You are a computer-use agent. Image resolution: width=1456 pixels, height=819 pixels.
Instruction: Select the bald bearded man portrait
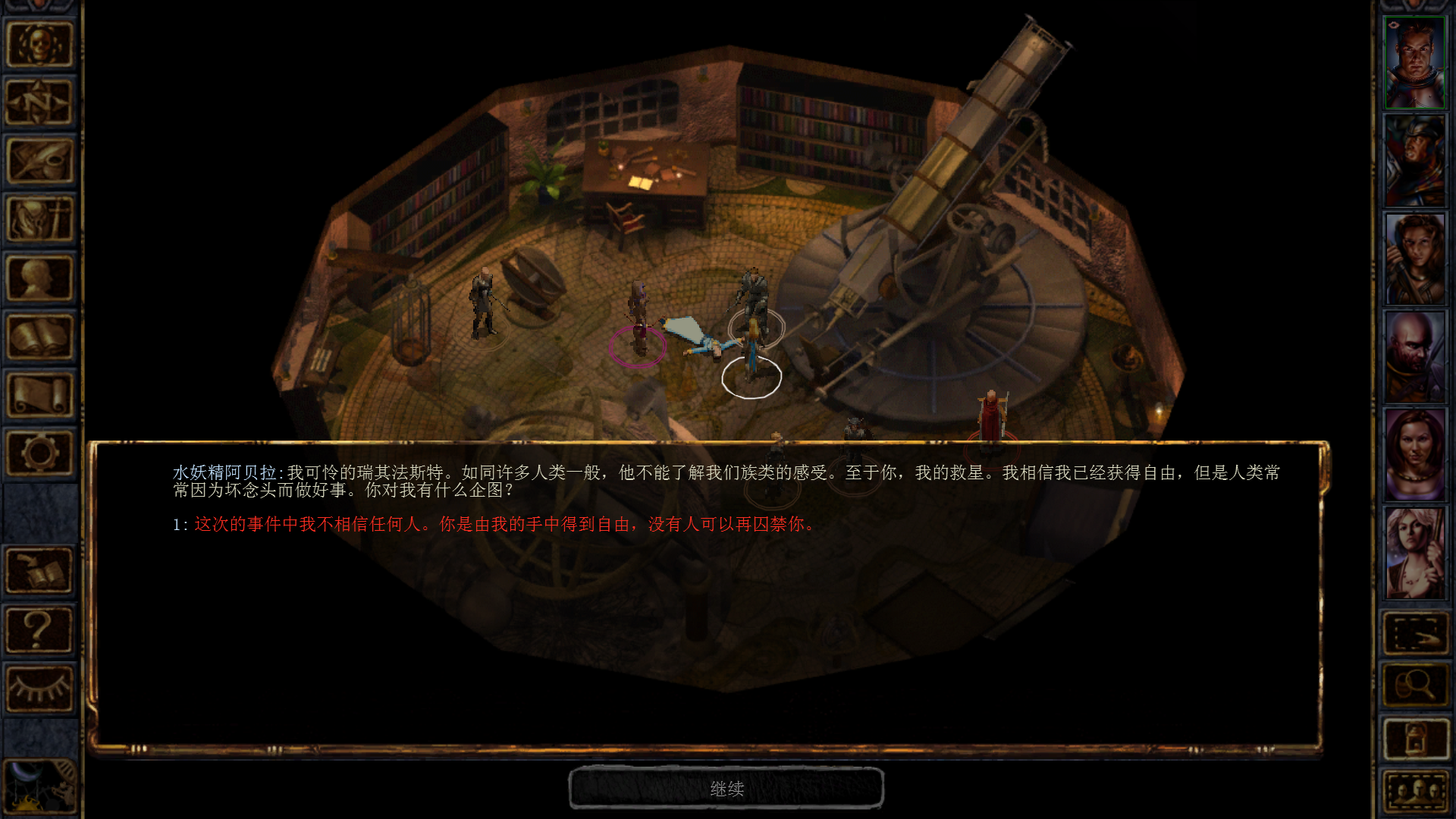pyautogui.click(x=1414, y=356)
